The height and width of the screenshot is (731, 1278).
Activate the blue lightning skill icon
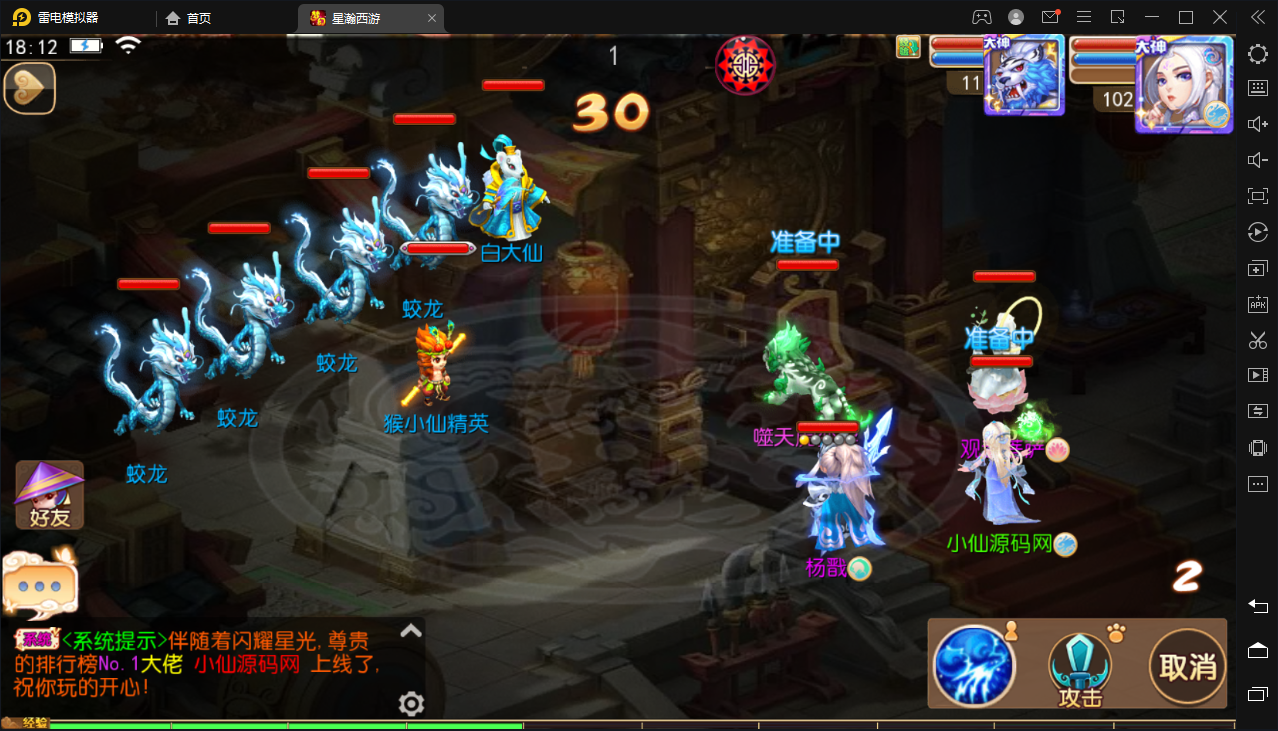coord(974,665)
